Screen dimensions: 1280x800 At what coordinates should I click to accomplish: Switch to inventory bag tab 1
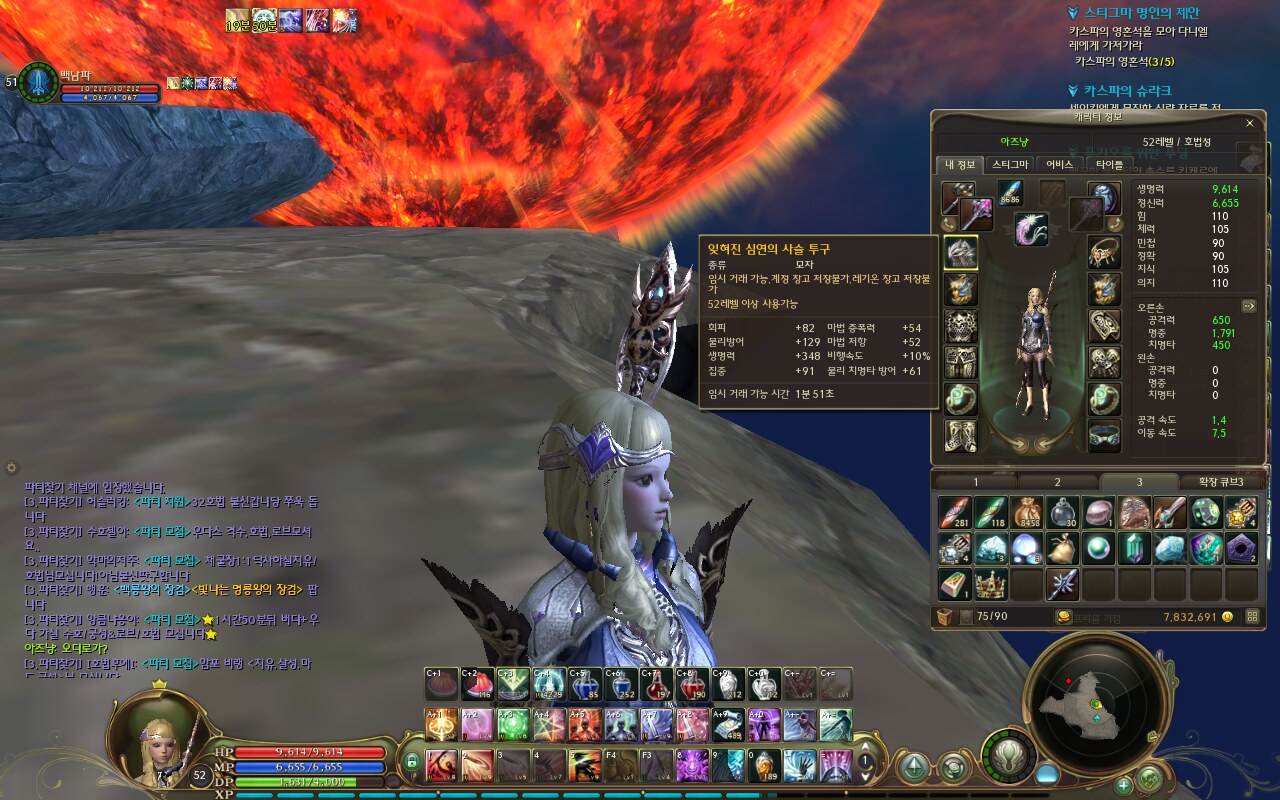[x=975, y=482]
